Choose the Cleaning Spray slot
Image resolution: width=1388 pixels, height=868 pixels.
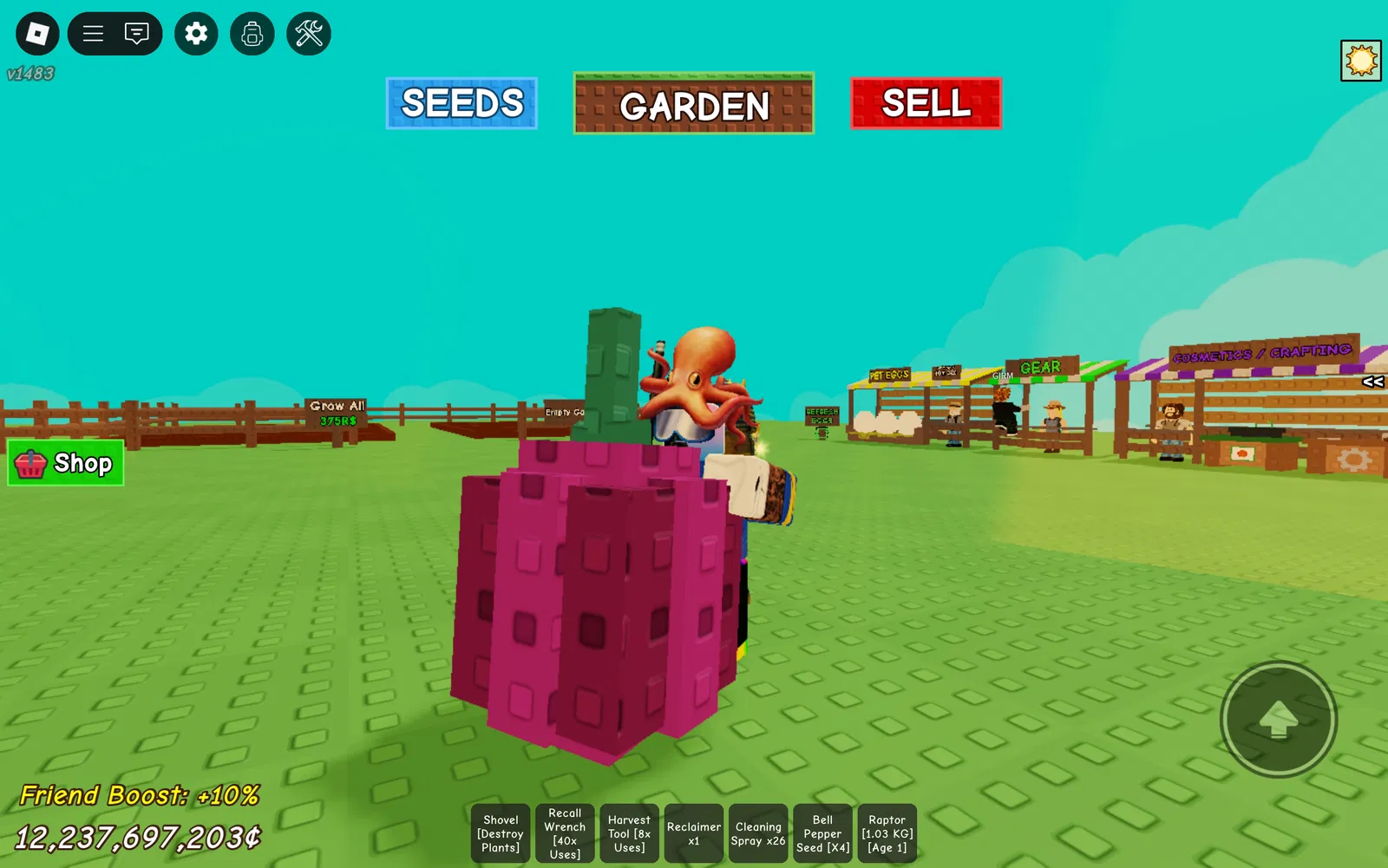pos(757,833)
